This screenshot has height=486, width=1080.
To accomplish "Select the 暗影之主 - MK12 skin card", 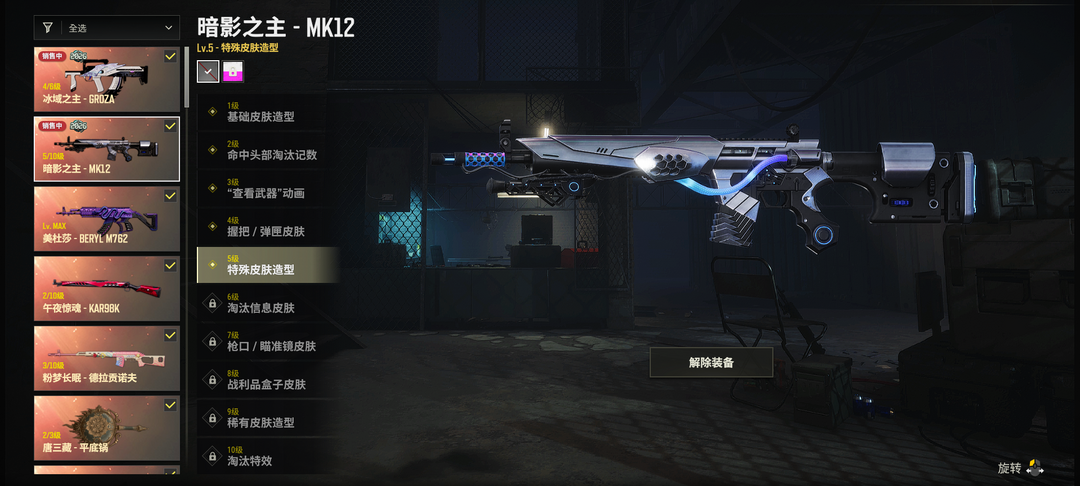I will tap(107, 149).
